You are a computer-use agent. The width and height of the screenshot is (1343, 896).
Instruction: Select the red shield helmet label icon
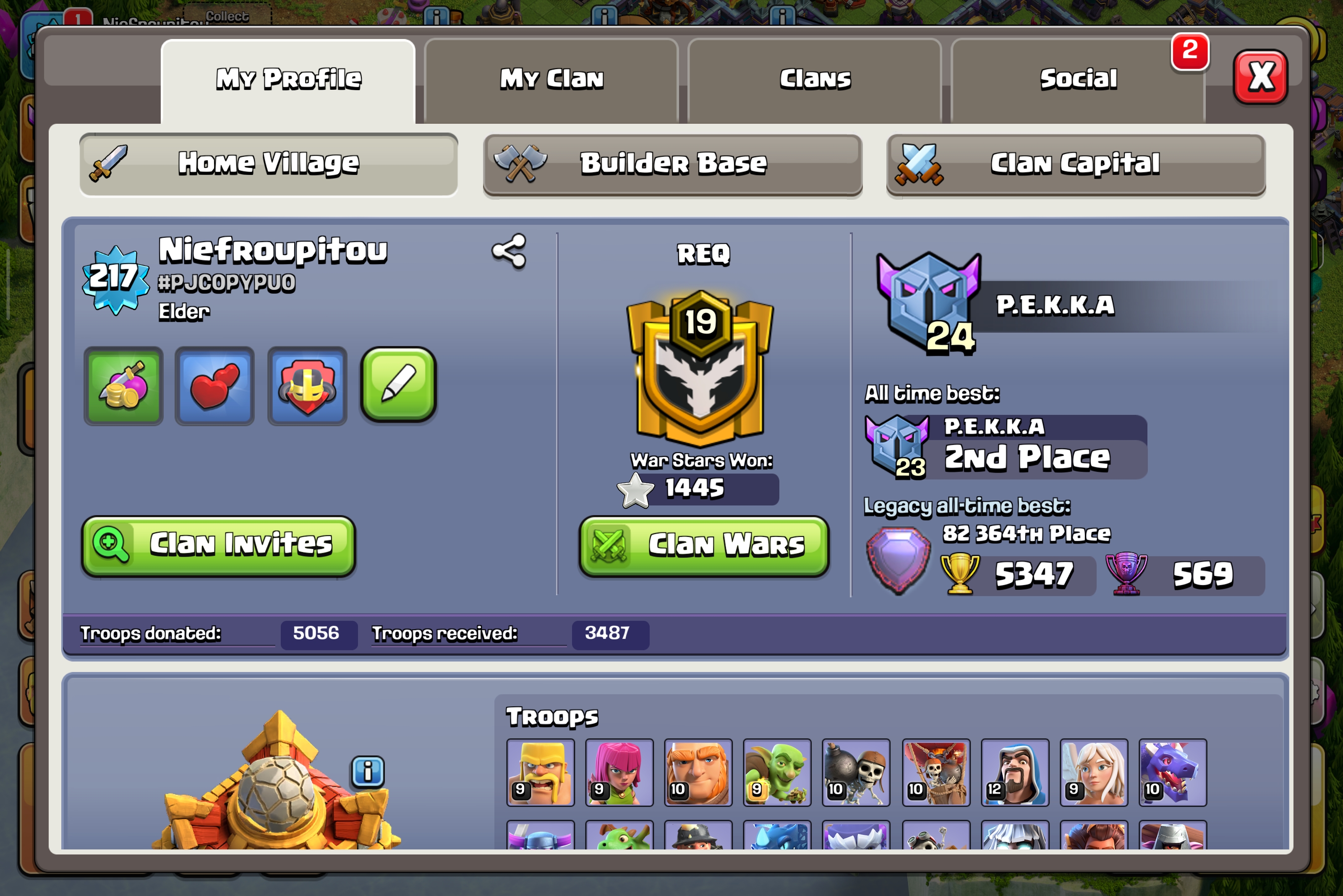click(x=307, y=386)
